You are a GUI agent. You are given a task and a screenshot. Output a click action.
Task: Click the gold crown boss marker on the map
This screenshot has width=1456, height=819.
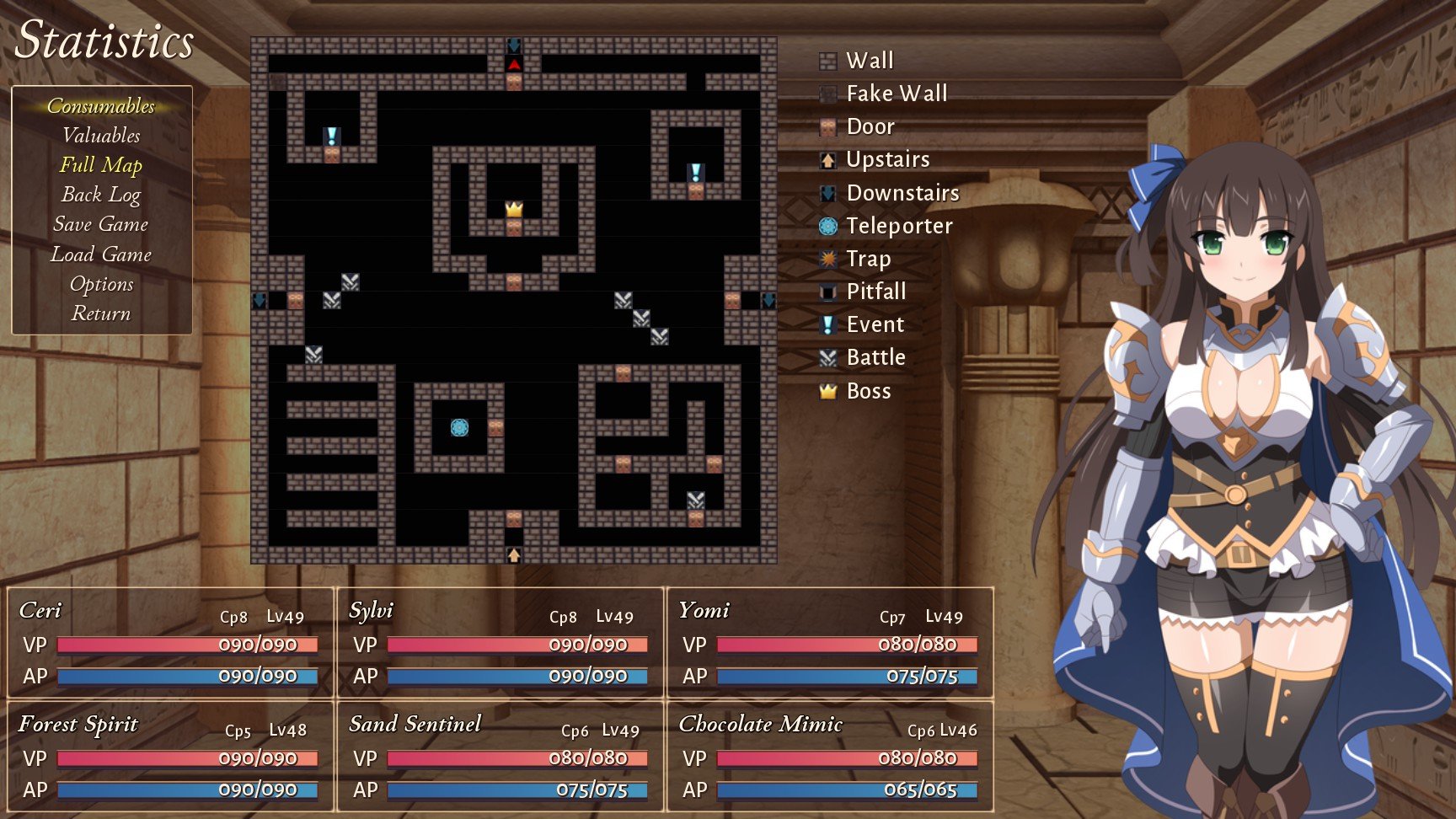tap(514, 209)
